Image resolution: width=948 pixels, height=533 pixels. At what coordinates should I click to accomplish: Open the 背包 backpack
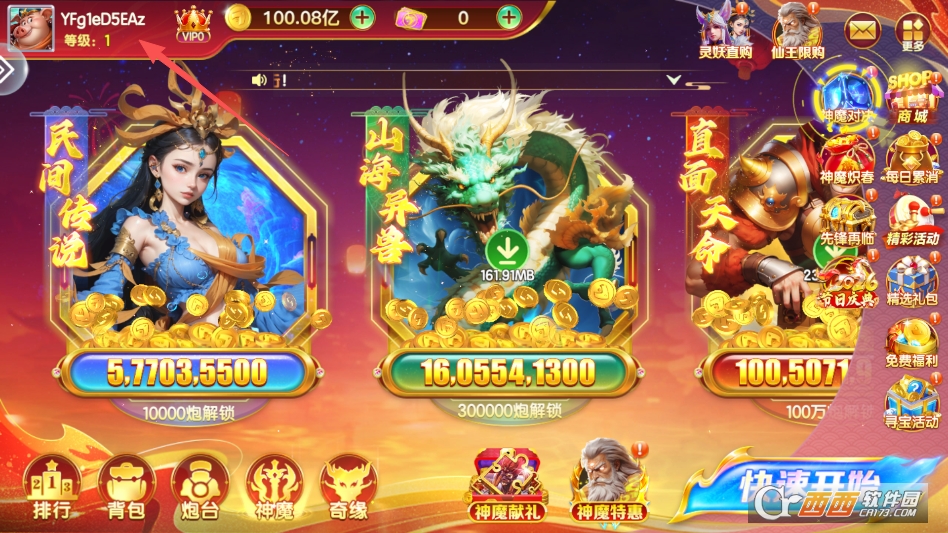[x=125, y=488]
